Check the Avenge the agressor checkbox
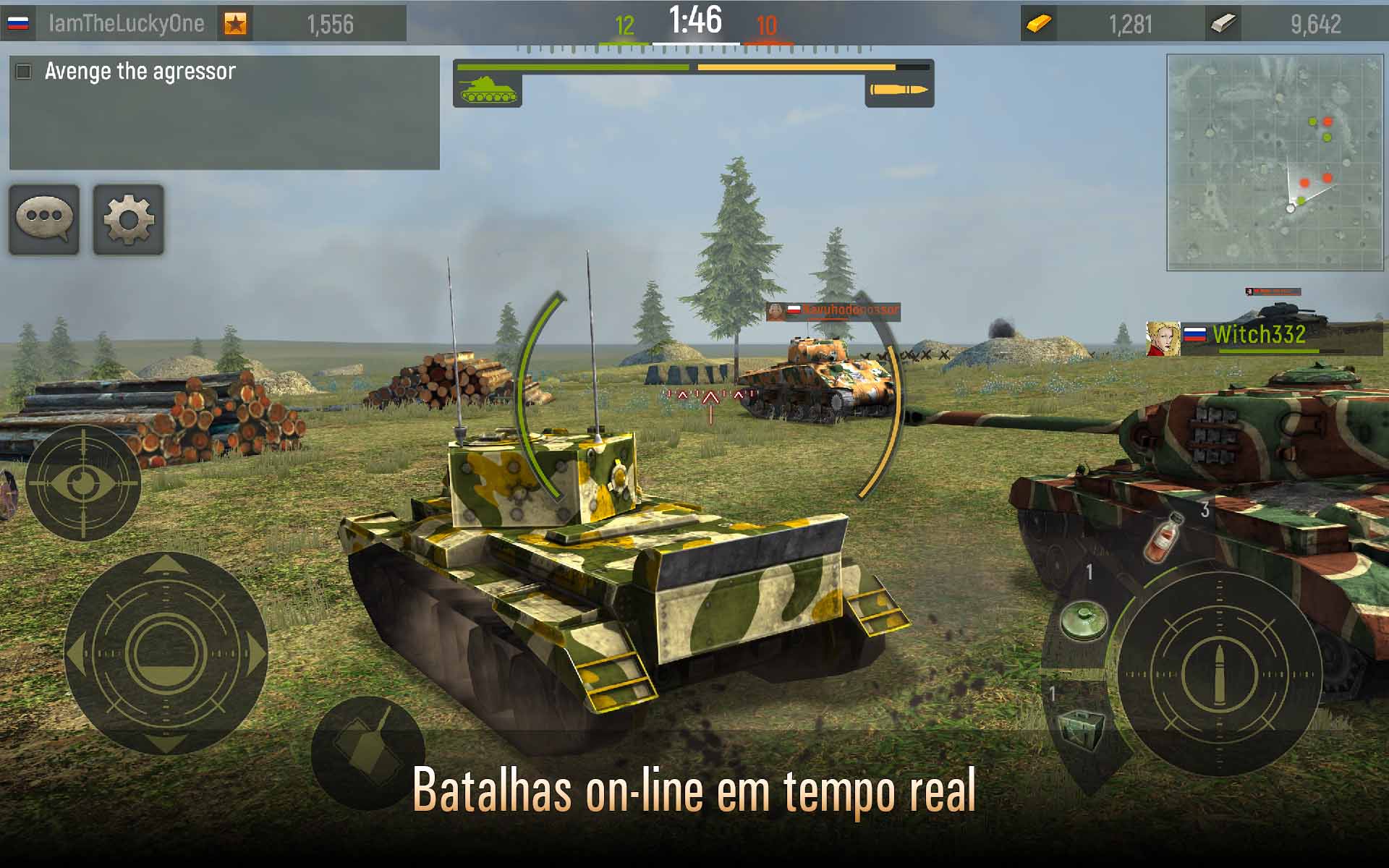Viewport: 1389px width, 868px height. tap(24, 70)
